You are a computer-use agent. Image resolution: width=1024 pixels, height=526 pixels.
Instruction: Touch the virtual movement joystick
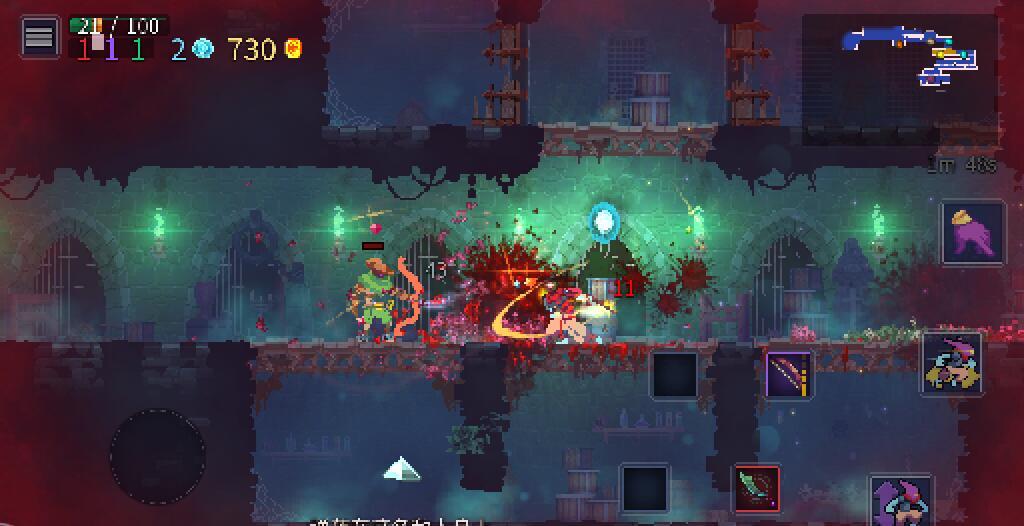tap(158, 456)
